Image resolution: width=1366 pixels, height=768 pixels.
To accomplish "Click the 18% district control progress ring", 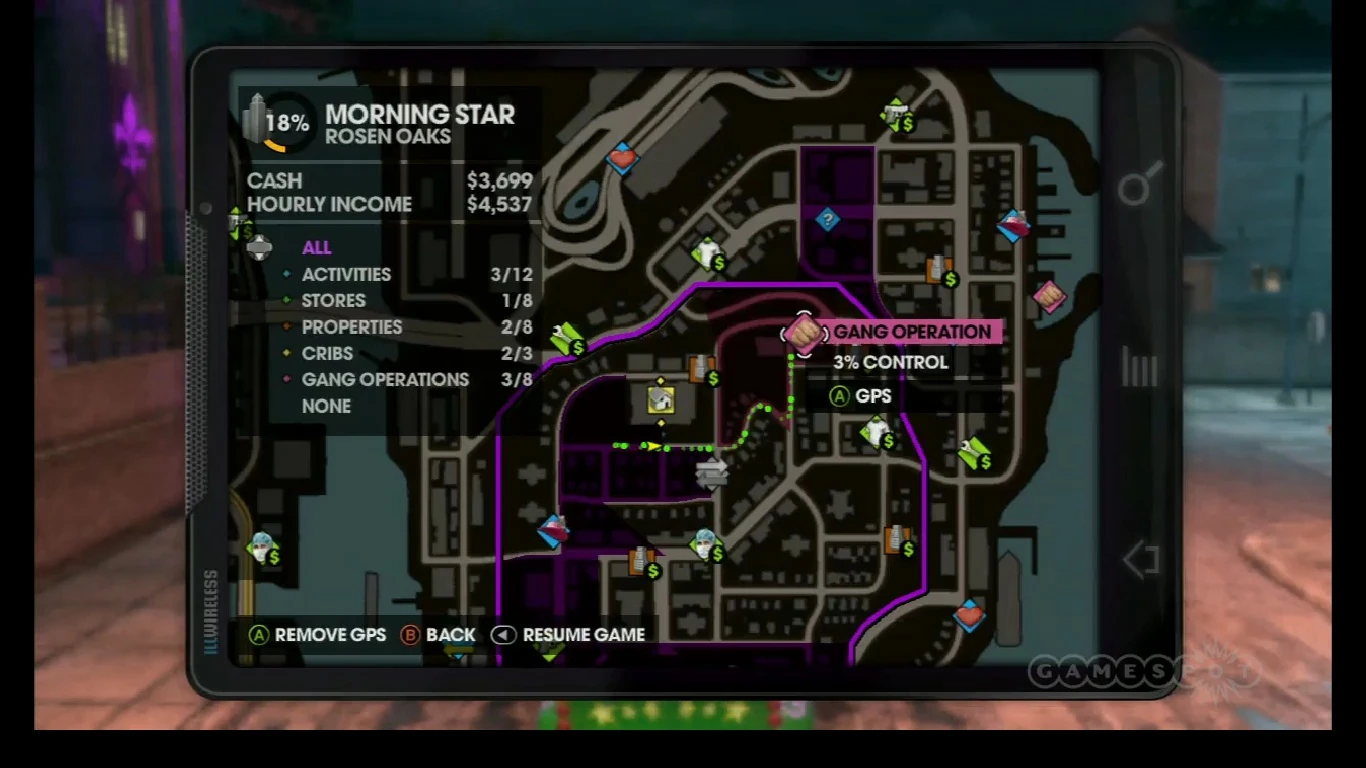I will click(x=286, y=122).
